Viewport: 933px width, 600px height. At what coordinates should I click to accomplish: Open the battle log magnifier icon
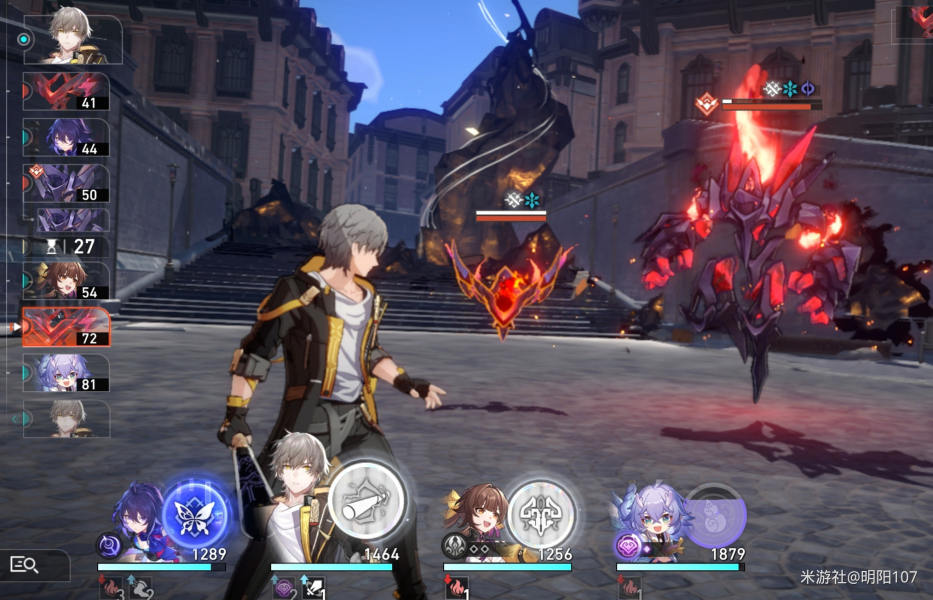[24, 565]
